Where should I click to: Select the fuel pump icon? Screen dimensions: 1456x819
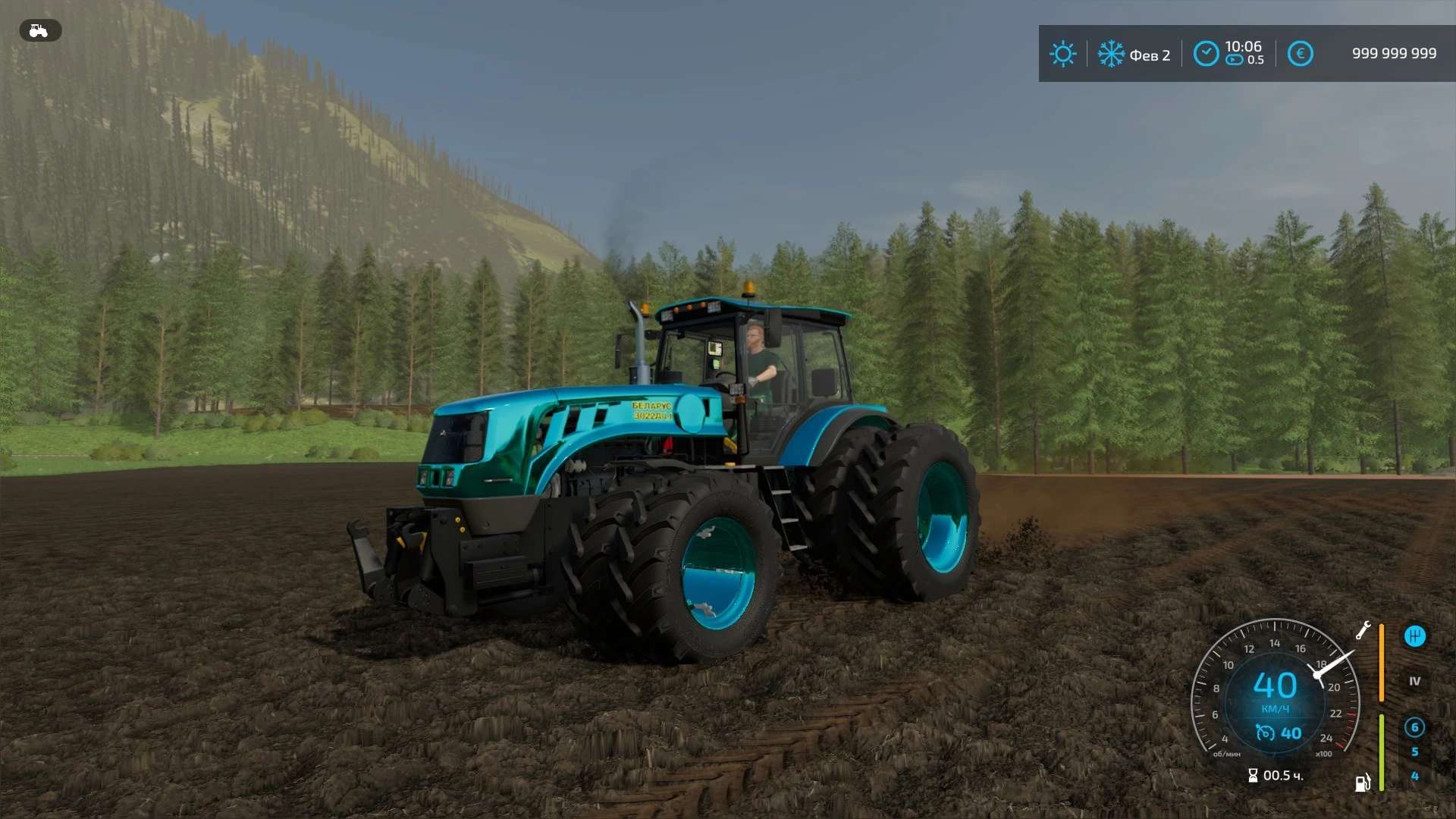(x=1363, y=783)
